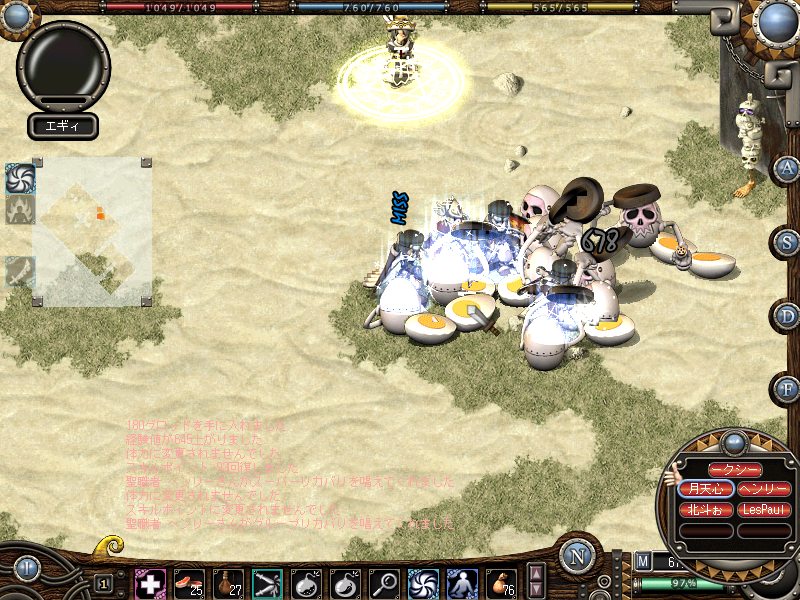Use the meat item with 25 count
800x600 pixels.
pos(189,583)
